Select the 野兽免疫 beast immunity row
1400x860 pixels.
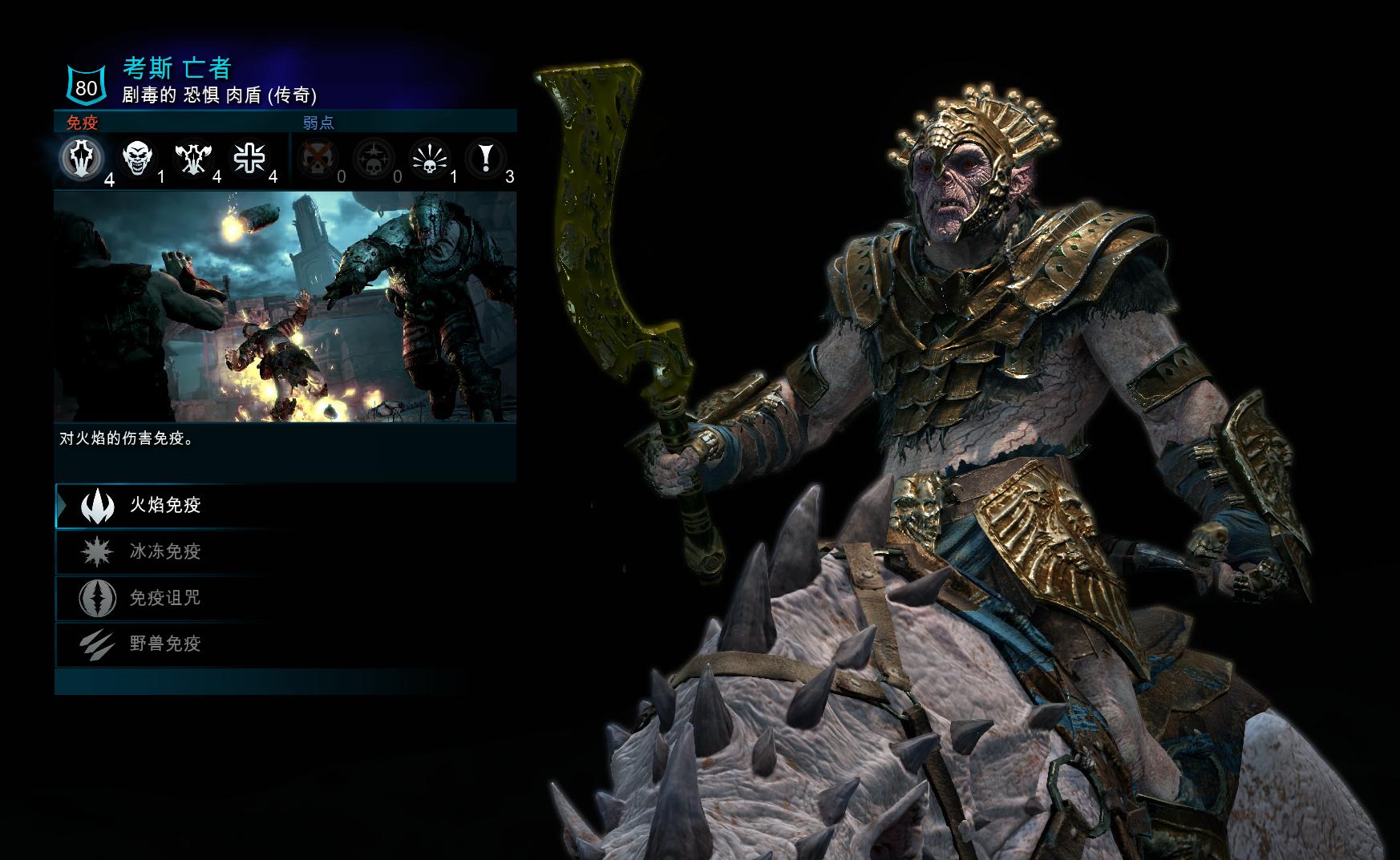point(165,644)
